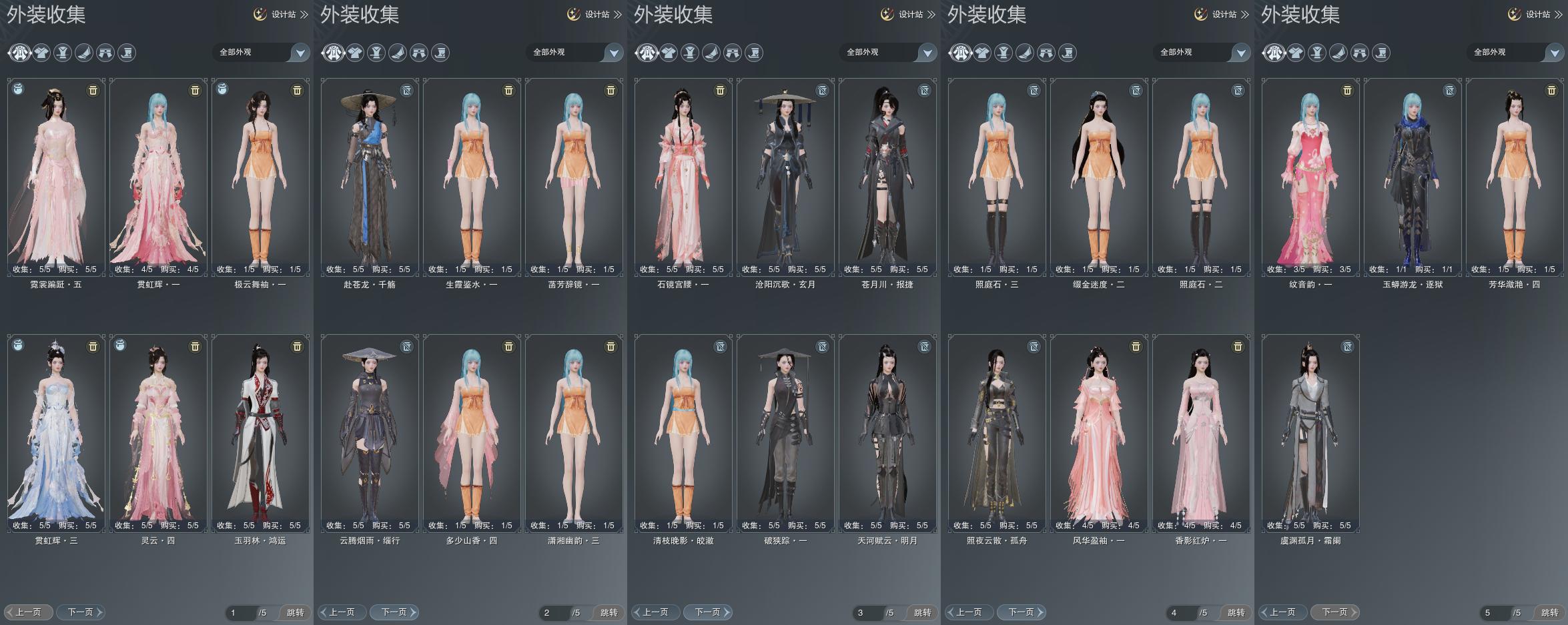
Task: Pick the 清枝晓影·皎澈 outfit card
Action: click(683, 433)
